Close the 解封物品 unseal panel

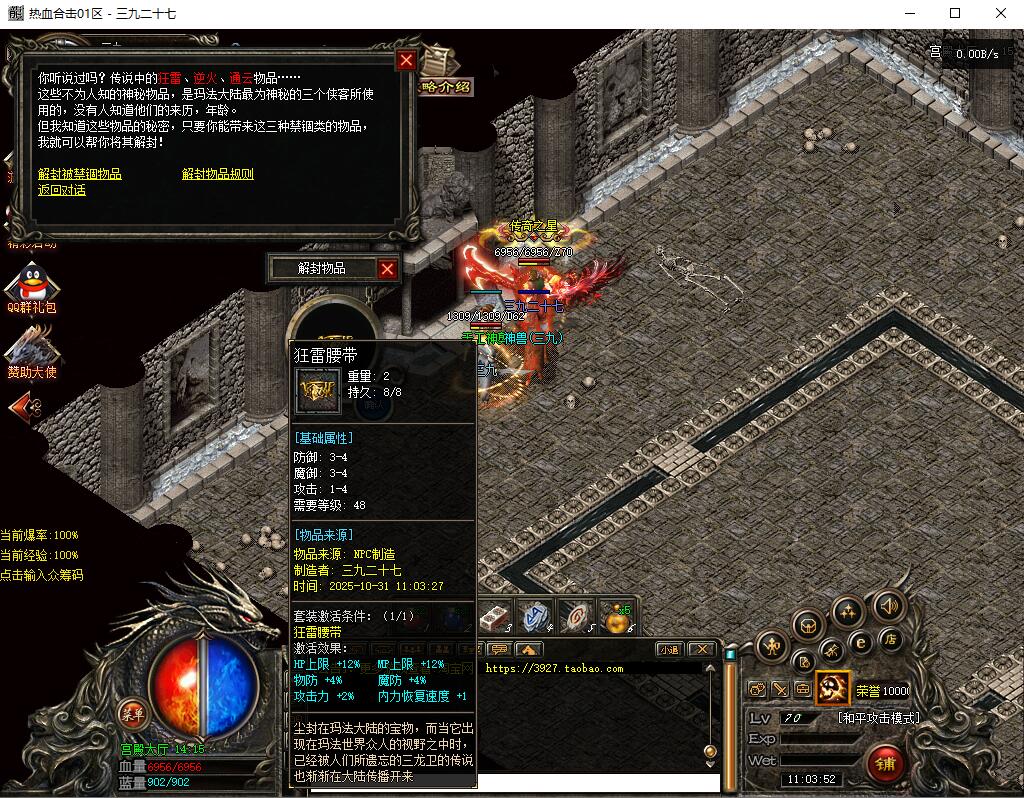388,268
